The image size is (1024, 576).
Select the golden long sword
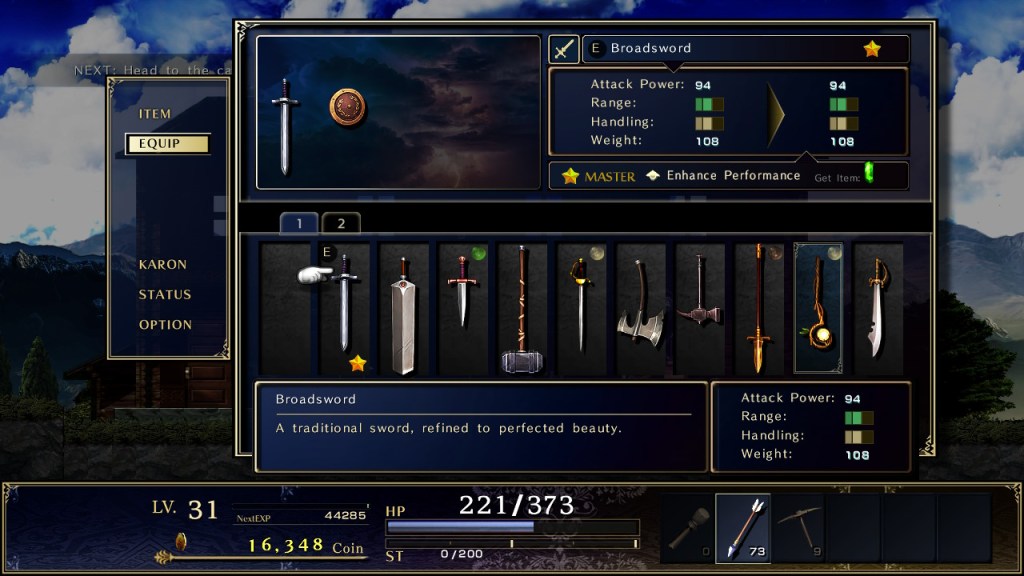(759, 308)
